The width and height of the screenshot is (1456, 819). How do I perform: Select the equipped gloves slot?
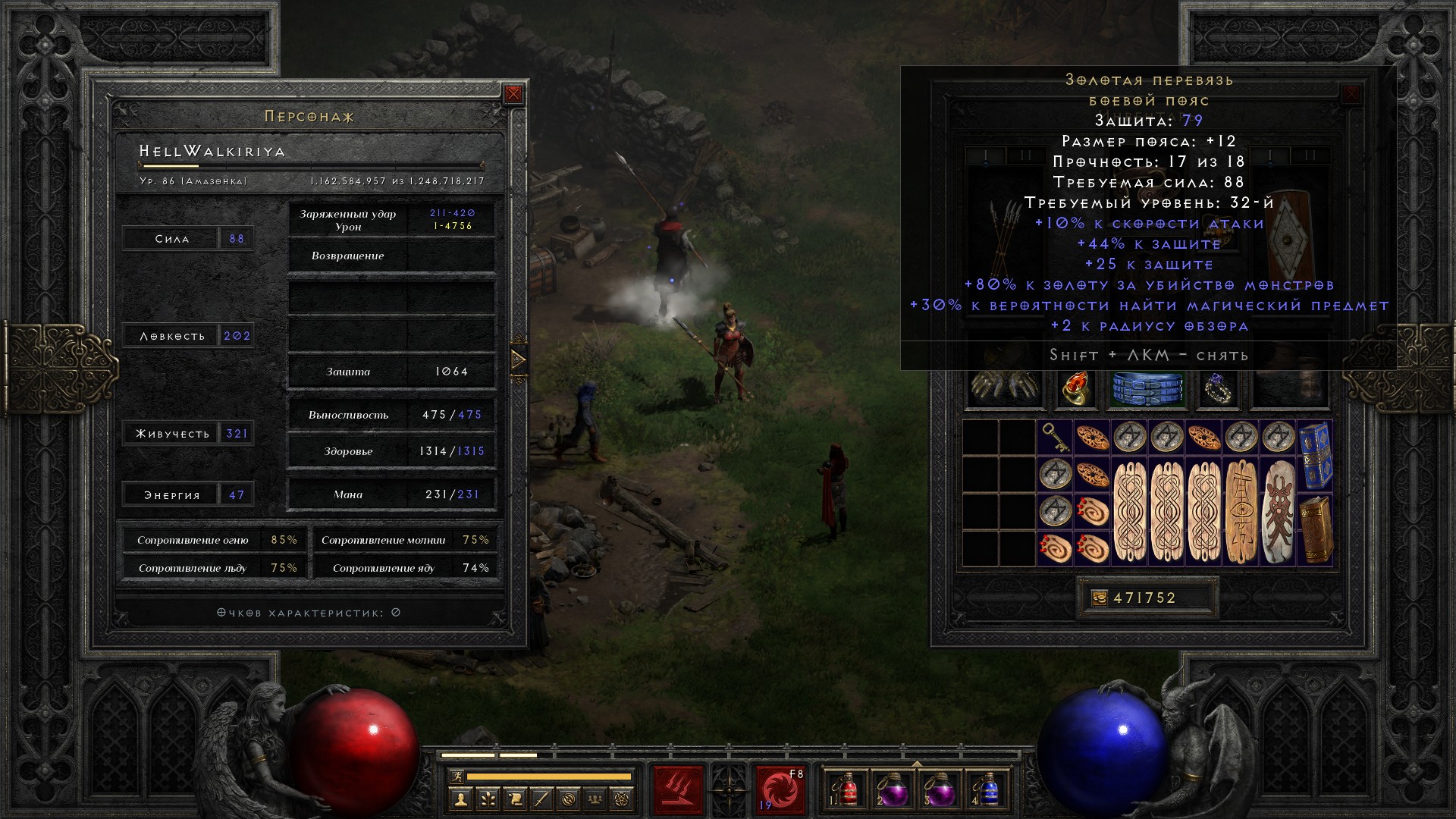[x=1005, y=388]
